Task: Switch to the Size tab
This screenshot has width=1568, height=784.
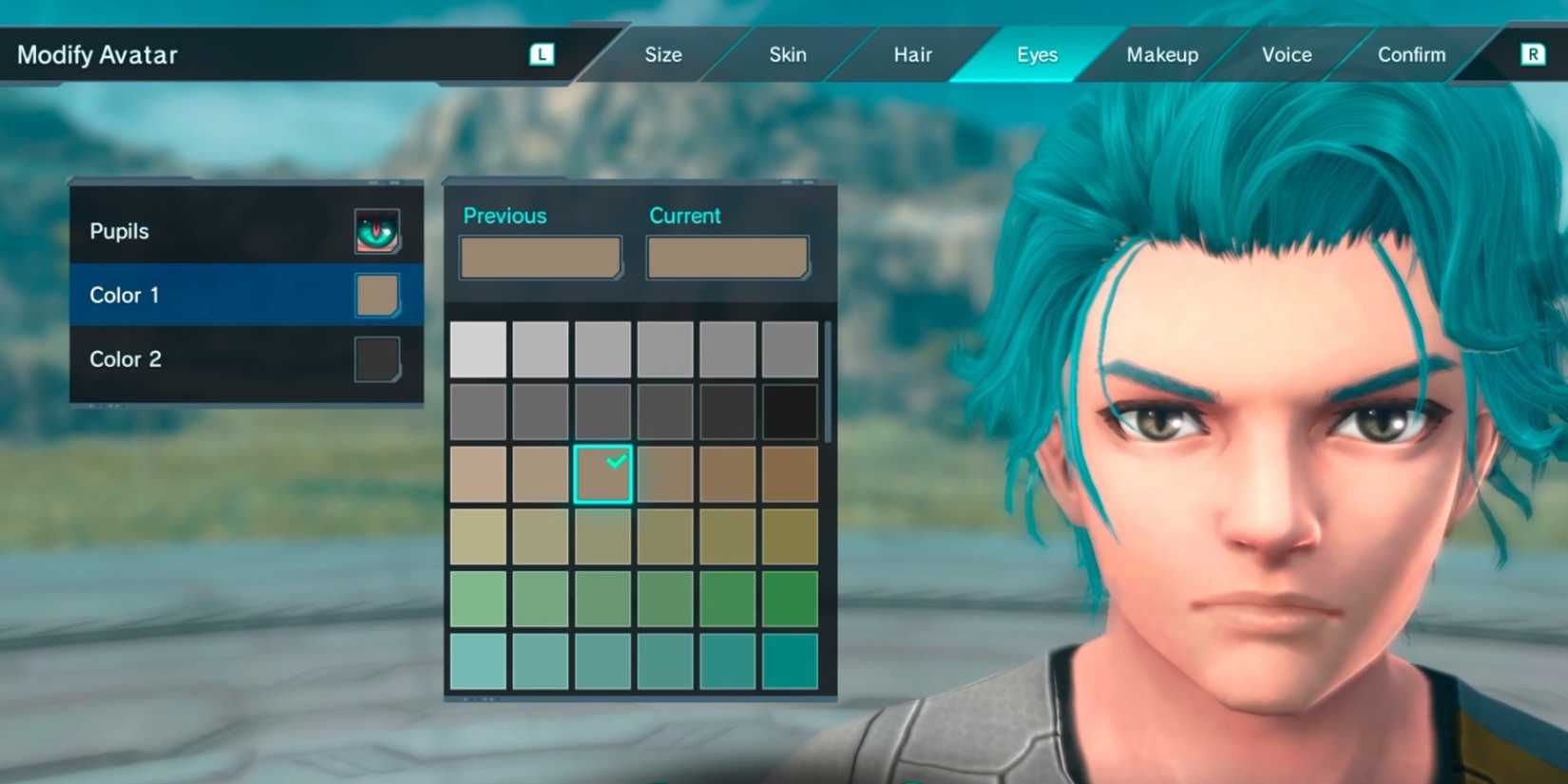Action: [x=662, y=54]
